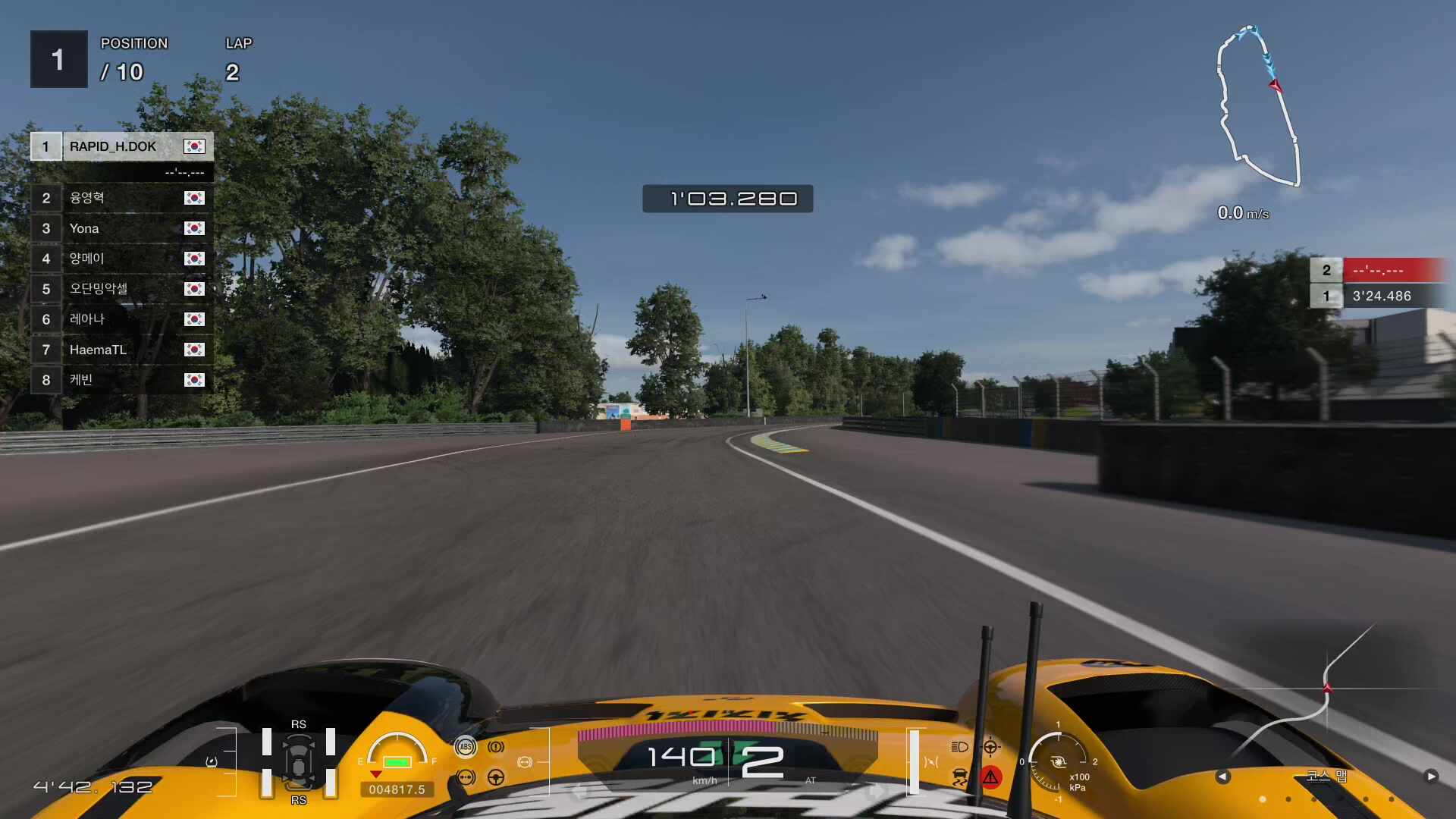Click the tire wear car diagram
Screen dimensions: 1456x819
299,763
